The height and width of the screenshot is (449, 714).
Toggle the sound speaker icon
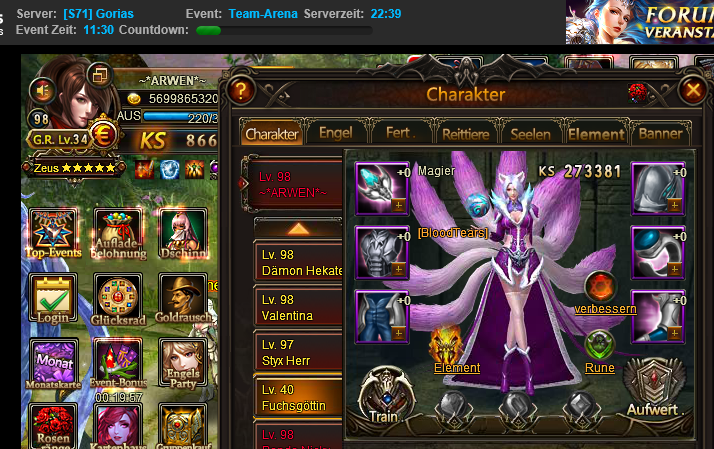(43, 90)
